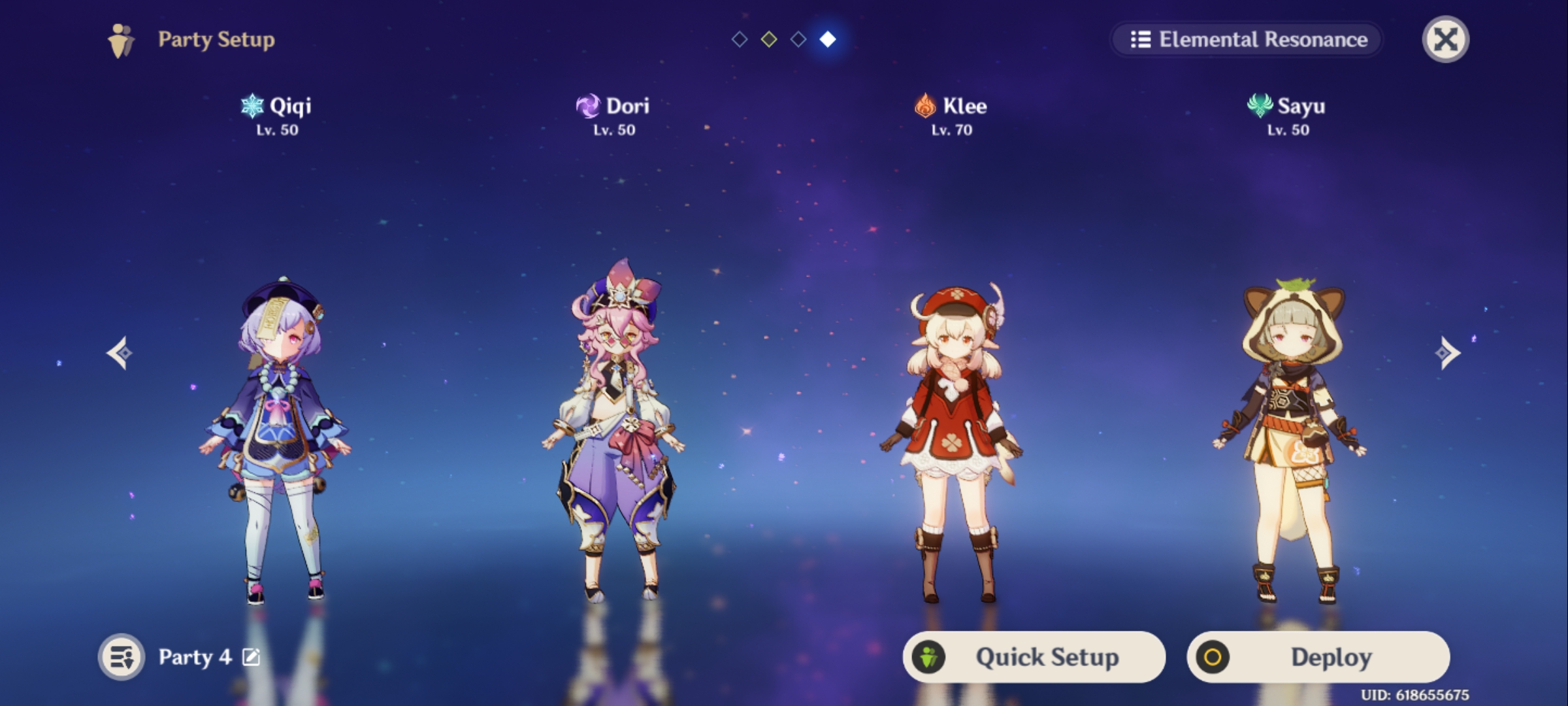Open the party list icon near Party 4
The height and width of the screenshot is (706, 1568).
tap(123, 657)
